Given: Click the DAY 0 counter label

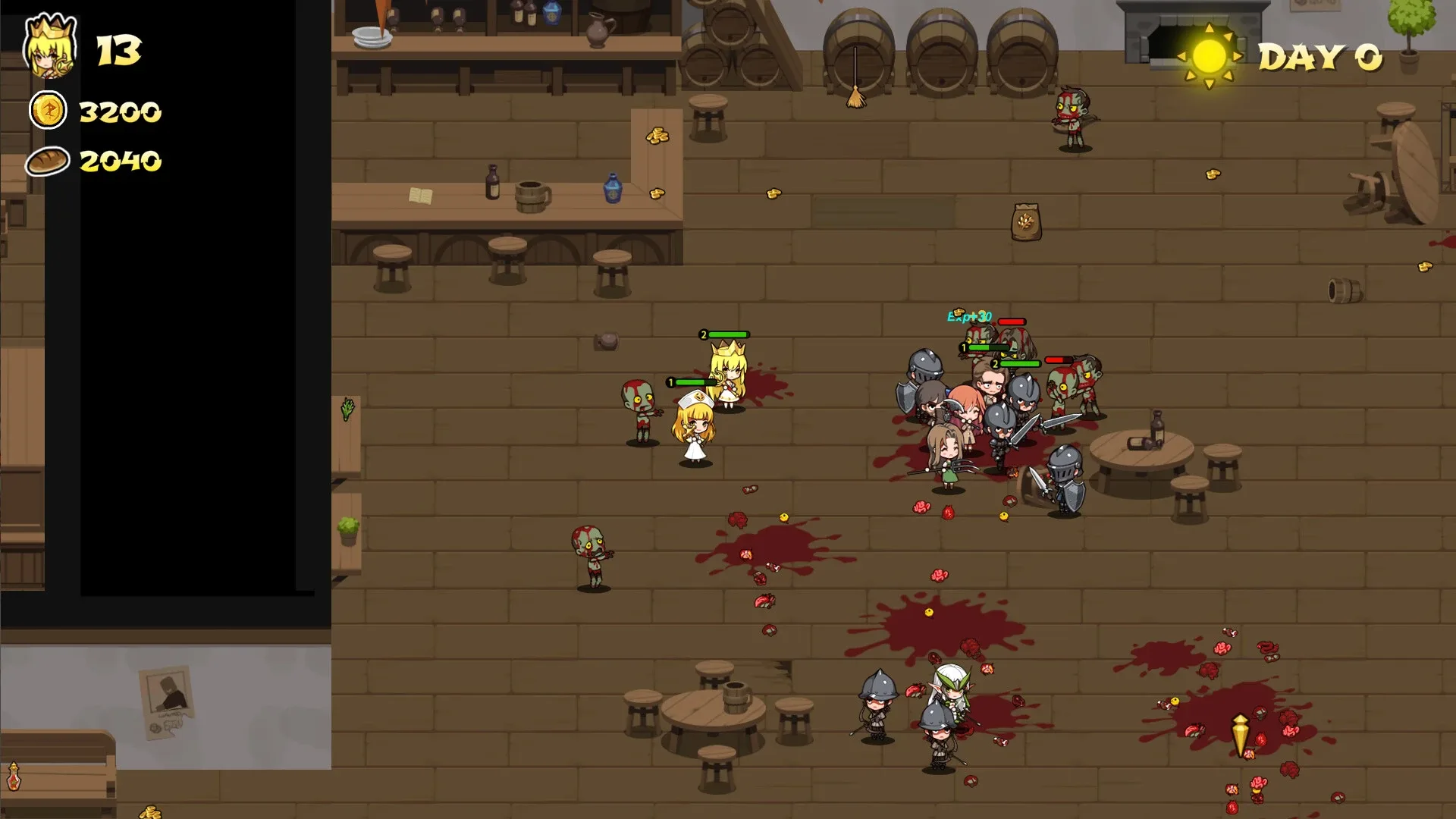Looking at the screenshot, I should coord(1323,55).
